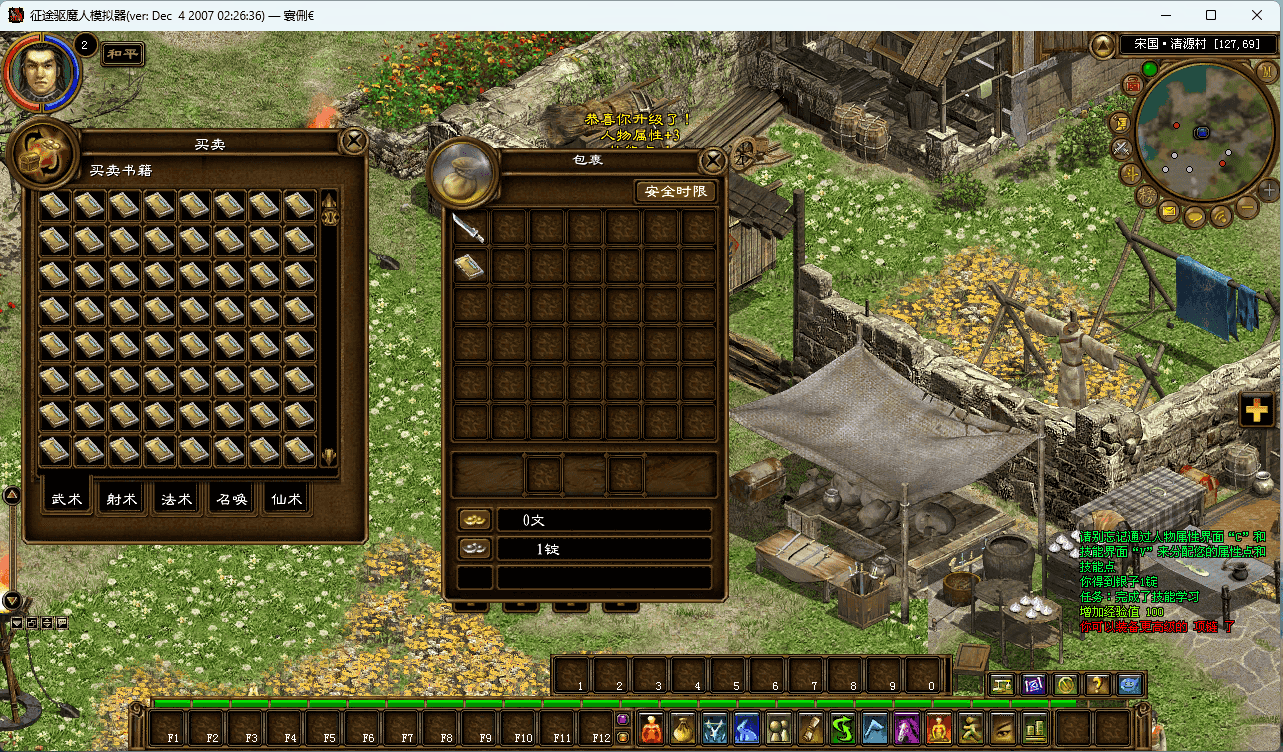Maximize the game window
Viewport: 1283px width, 752px height.
[x=1211, y=15]
